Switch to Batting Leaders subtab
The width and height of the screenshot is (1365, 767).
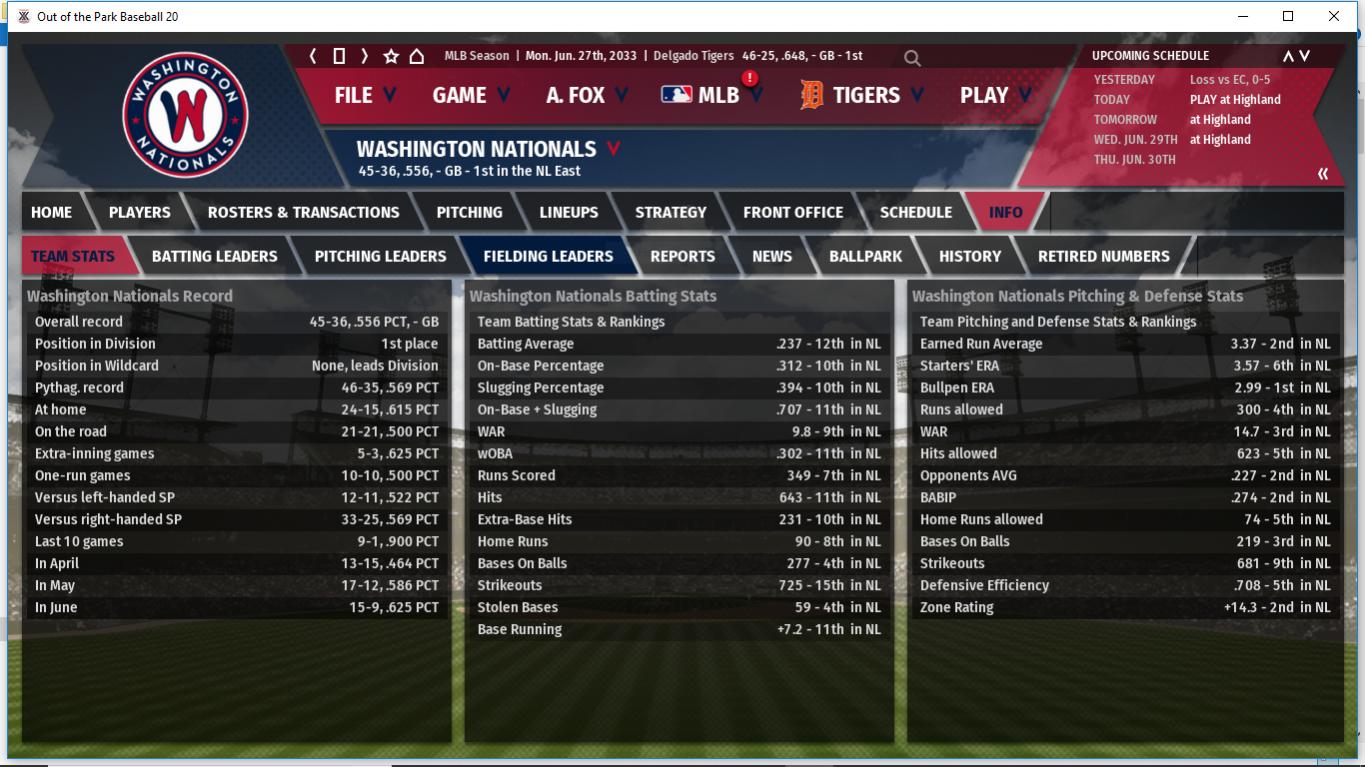[214, 256]
